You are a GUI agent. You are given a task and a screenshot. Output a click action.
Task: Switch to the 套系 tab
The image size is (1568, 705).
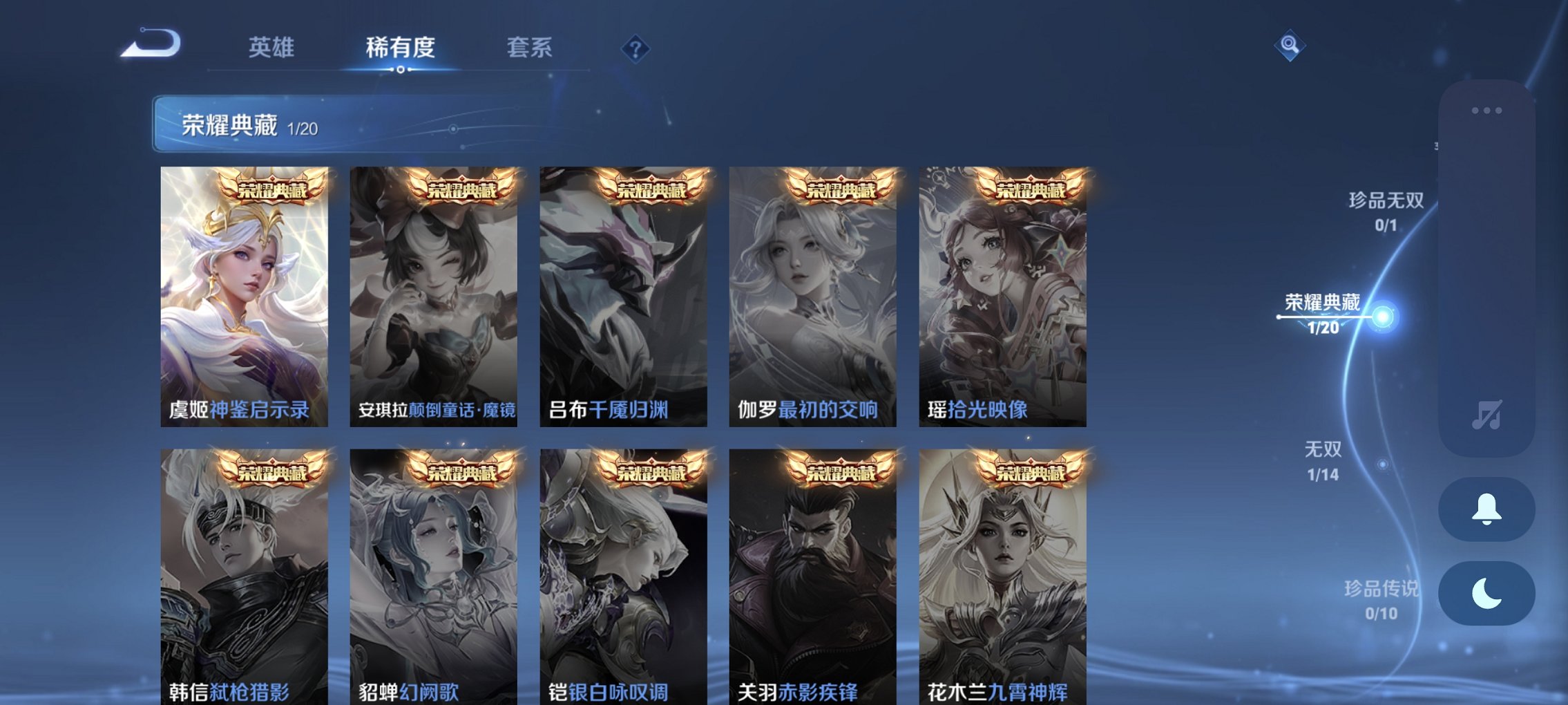click(x=530, y=47)
